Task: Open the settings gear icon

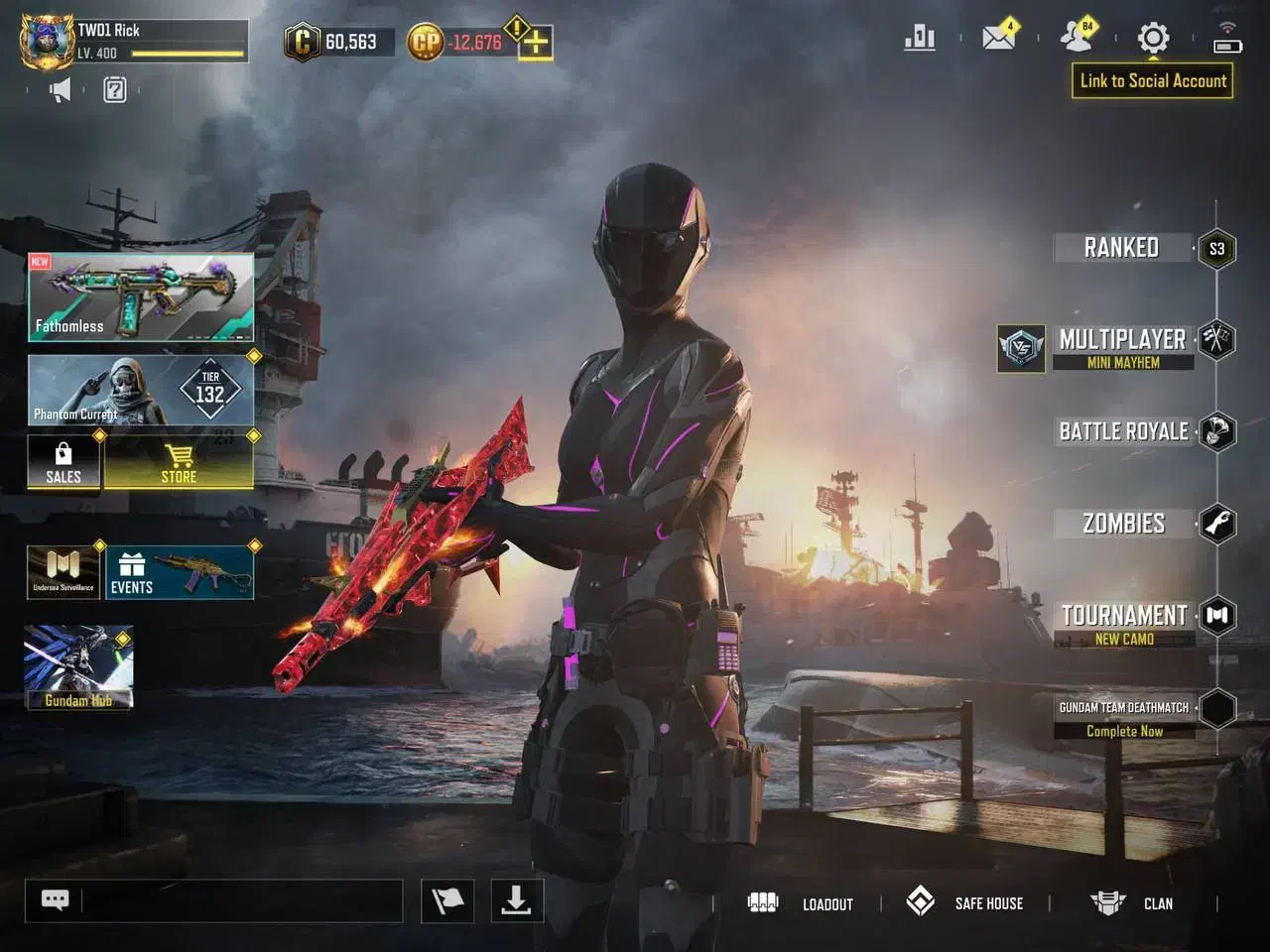Action: point(1153,38)
